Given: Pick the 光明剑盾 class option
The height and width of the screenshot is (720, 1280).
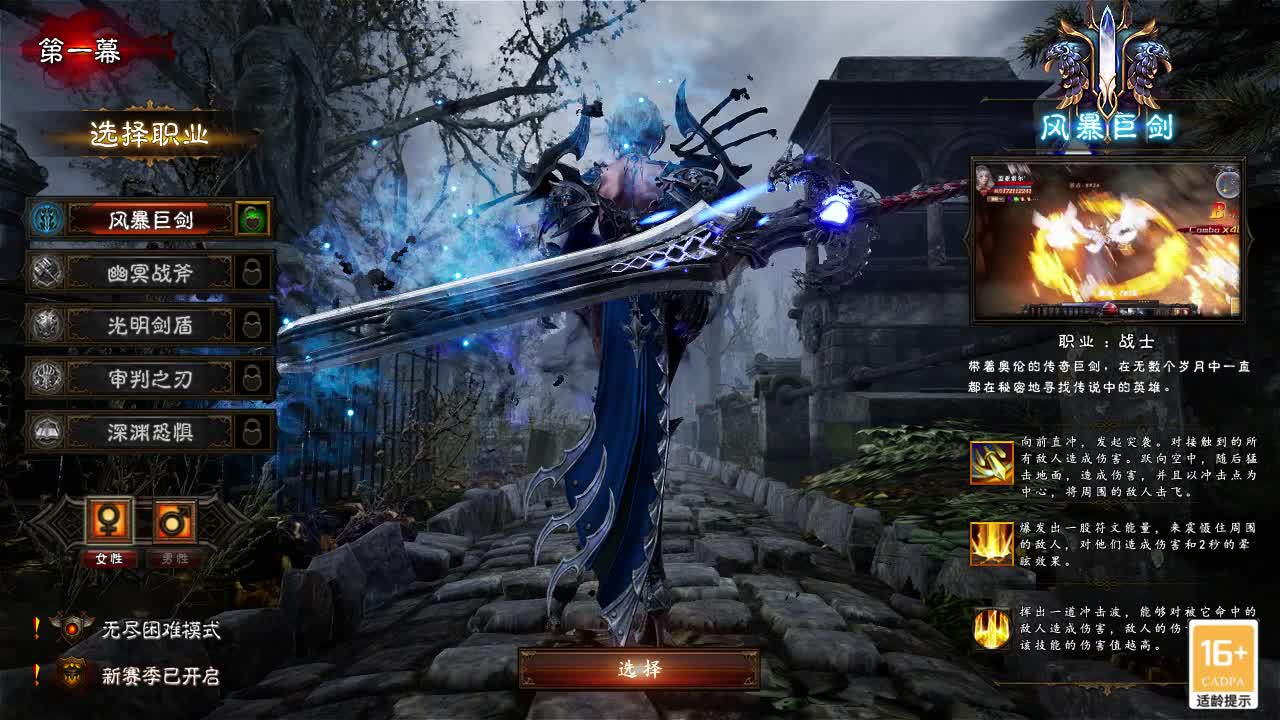Looking at the screenshot, I should (150, 325).
